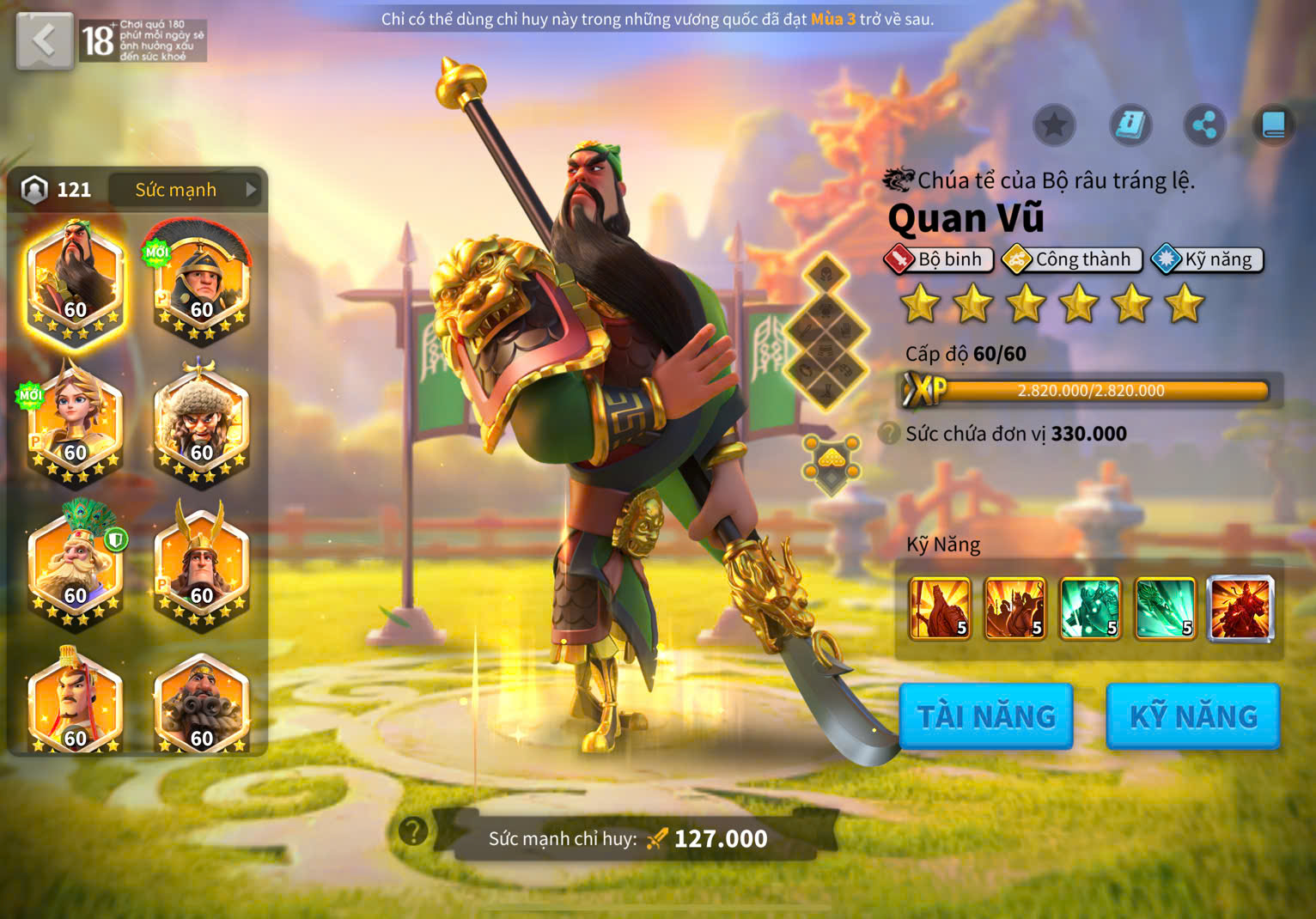Choose the horned-helmet commander portrait

pyautogui.click(x=201, y=566)
